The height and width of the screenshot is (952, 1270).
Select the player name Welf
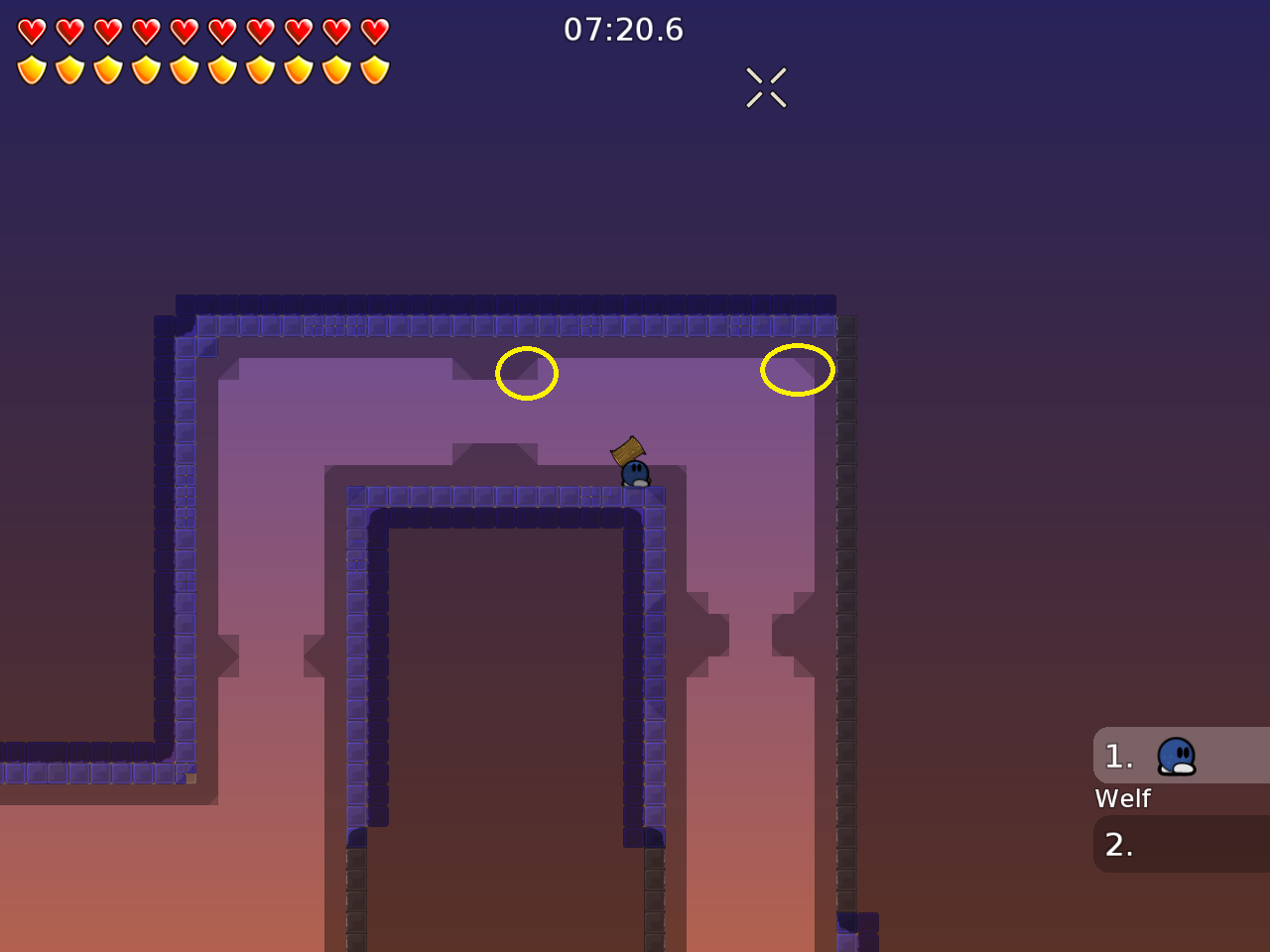1122,798
